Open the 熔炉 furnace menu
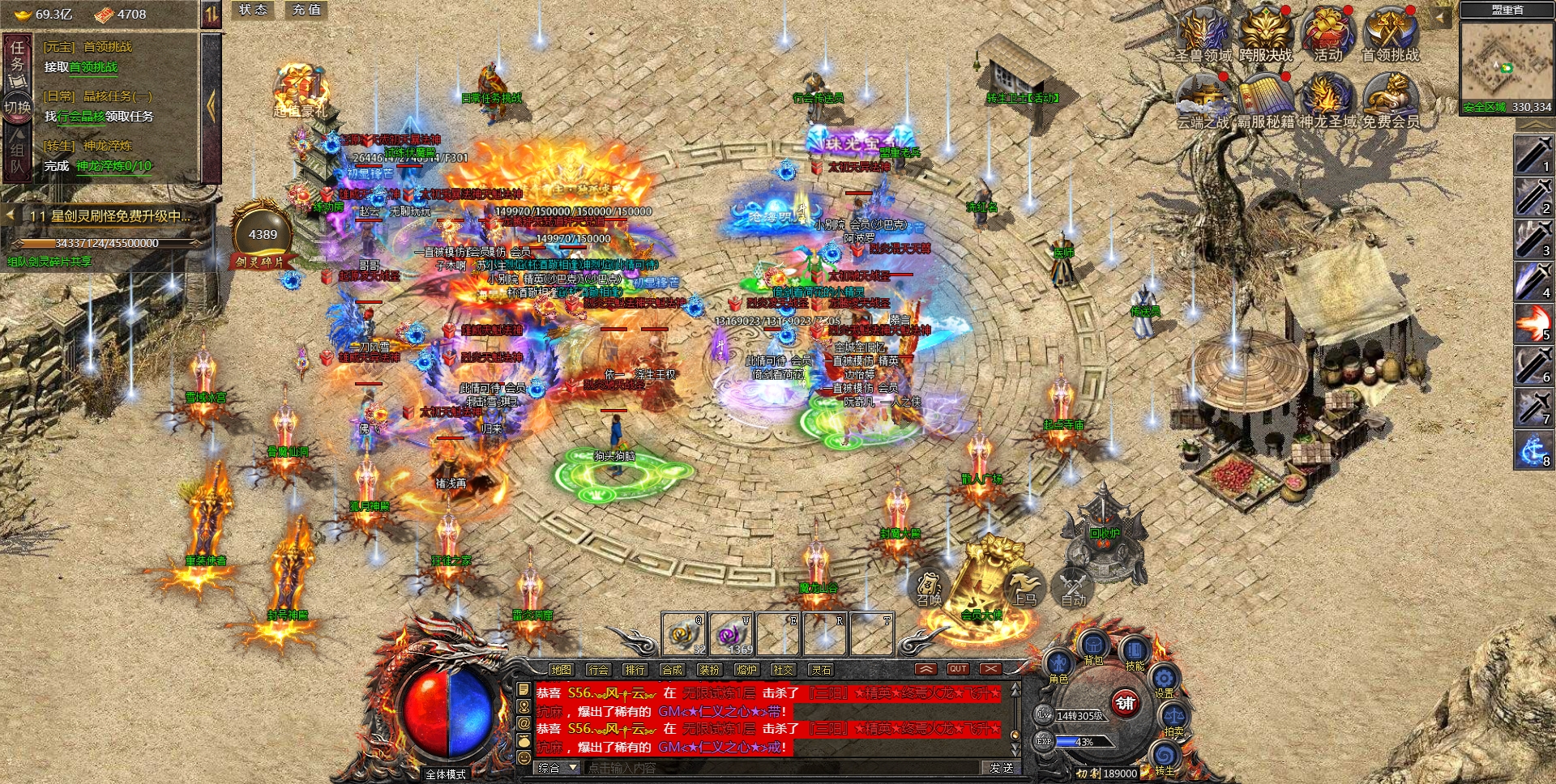Image resolution: width=1556 pixels, height=784 pixels. point(746,670)
